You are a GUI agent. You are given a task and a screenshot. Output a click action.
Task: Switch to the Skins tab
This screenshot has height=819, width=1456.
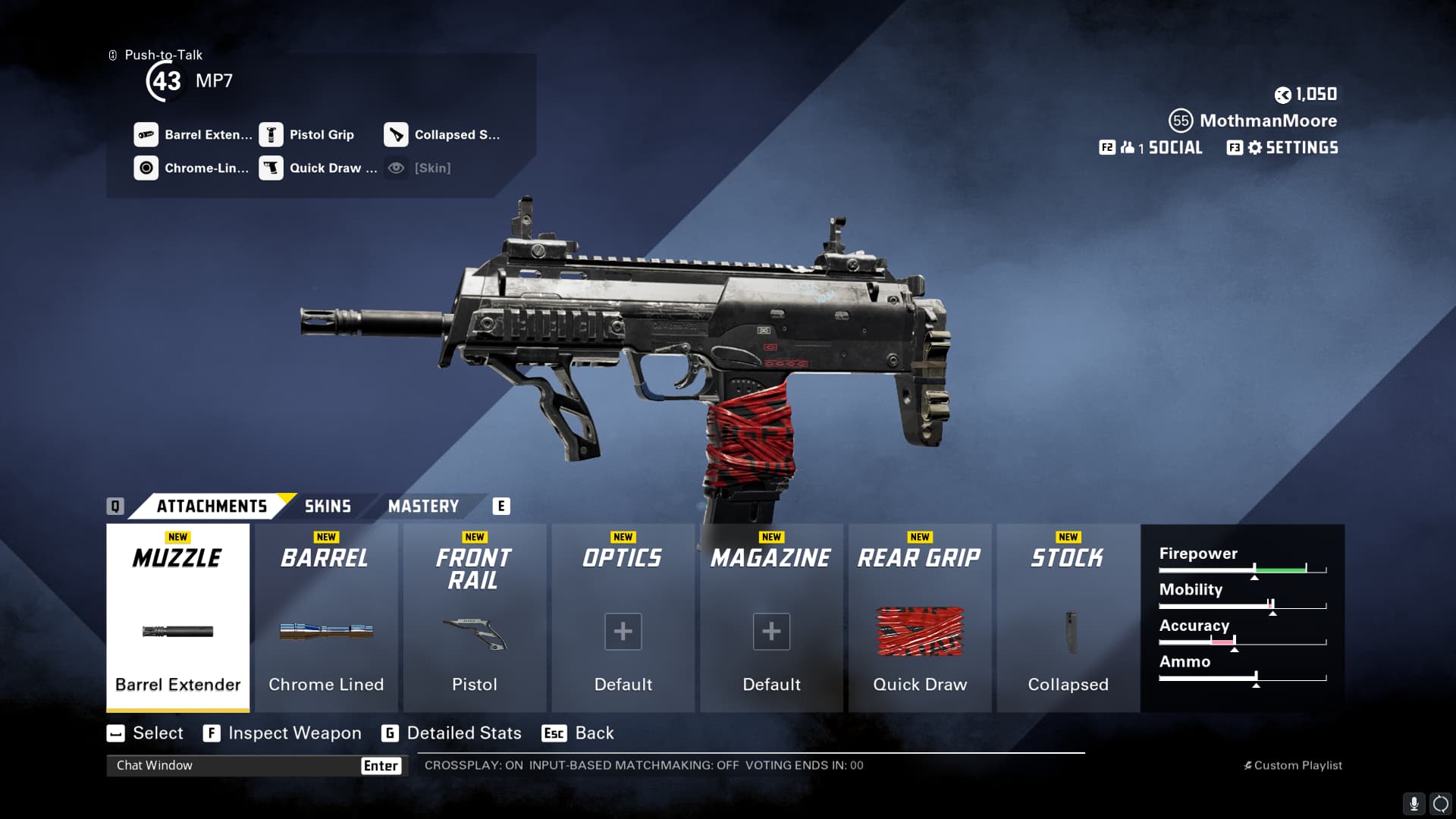328,507
